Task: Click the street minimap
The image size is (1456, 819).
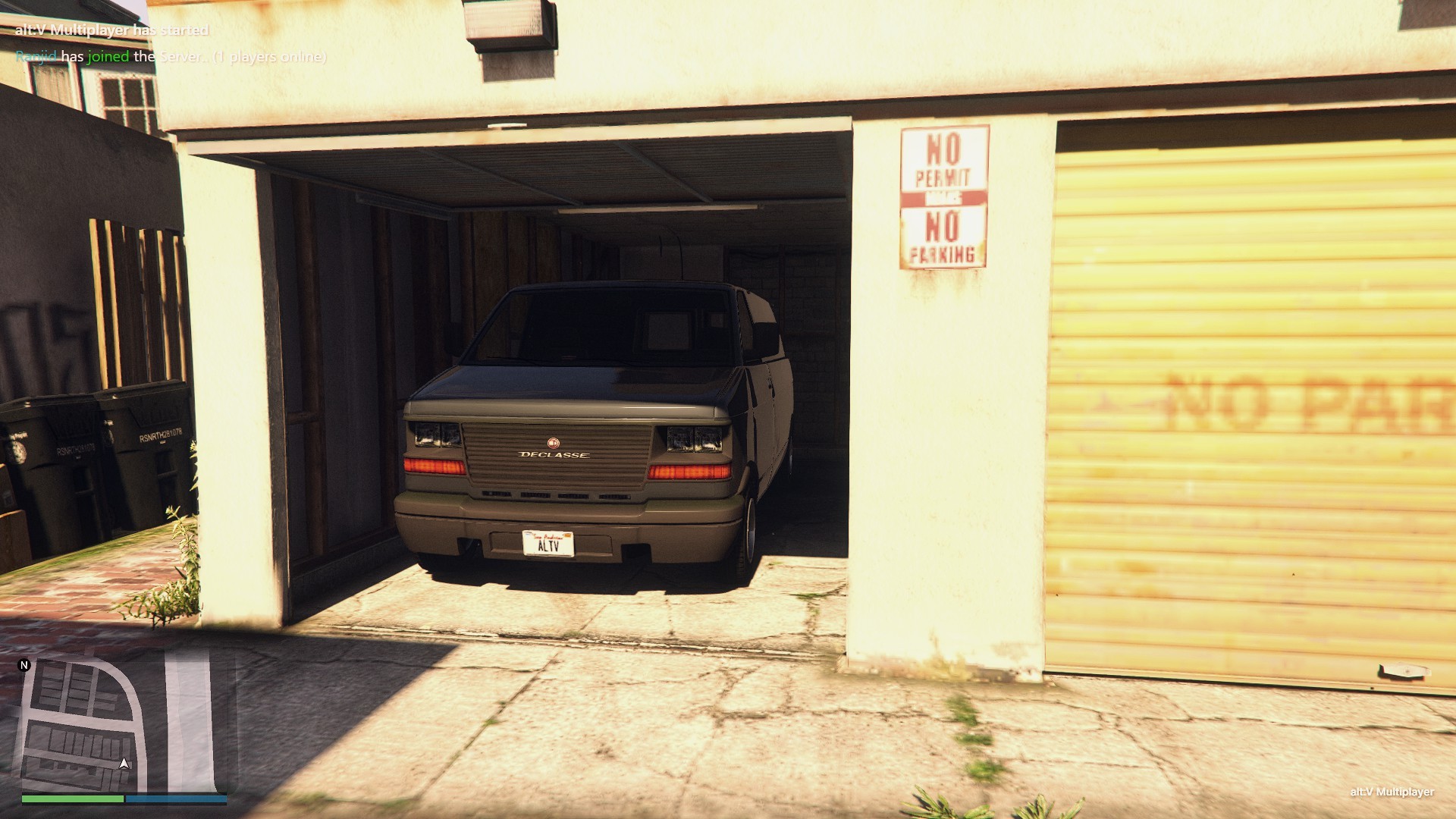Action: [x=124, y=724]
